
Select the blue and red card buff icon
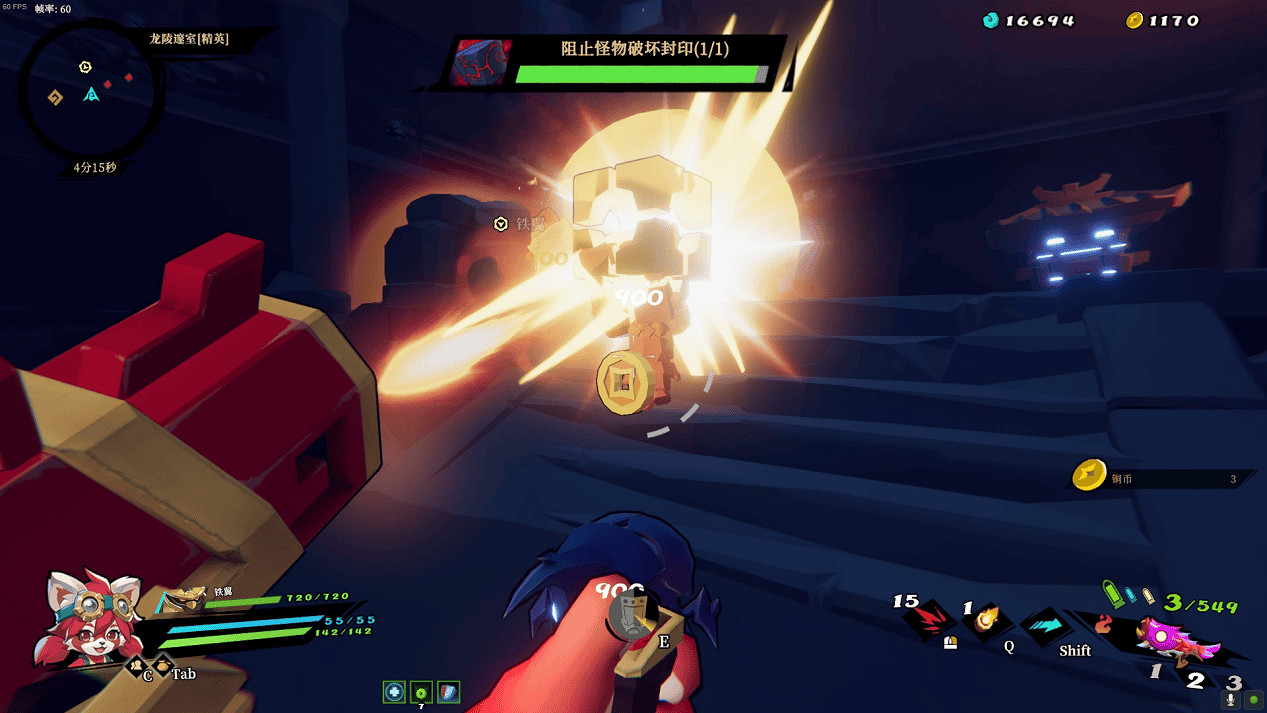(448, 692)
